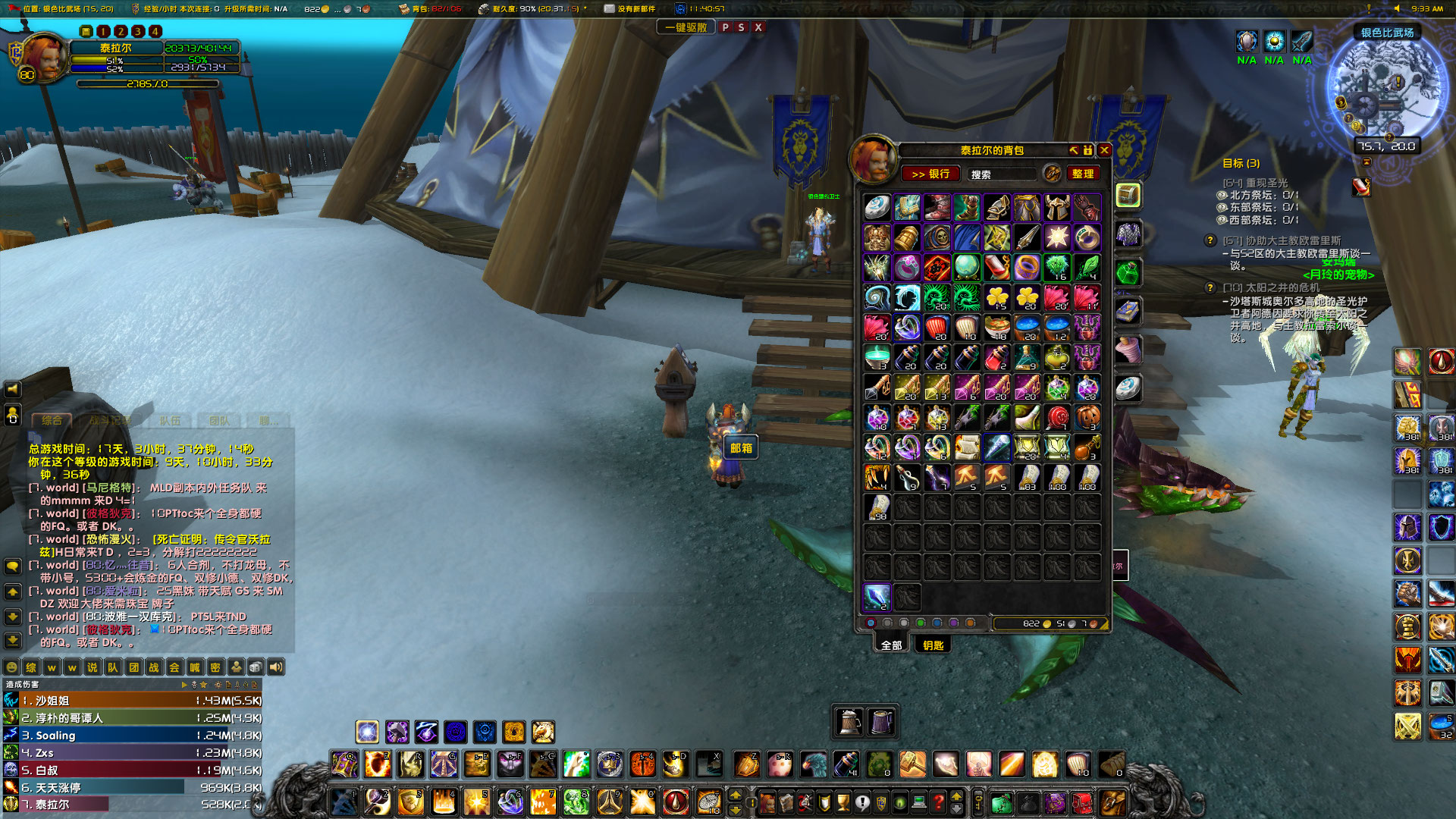Click the quest item icon in the objectives tracker
The height and width of the screenshot is (819, 1456).
1361,187
